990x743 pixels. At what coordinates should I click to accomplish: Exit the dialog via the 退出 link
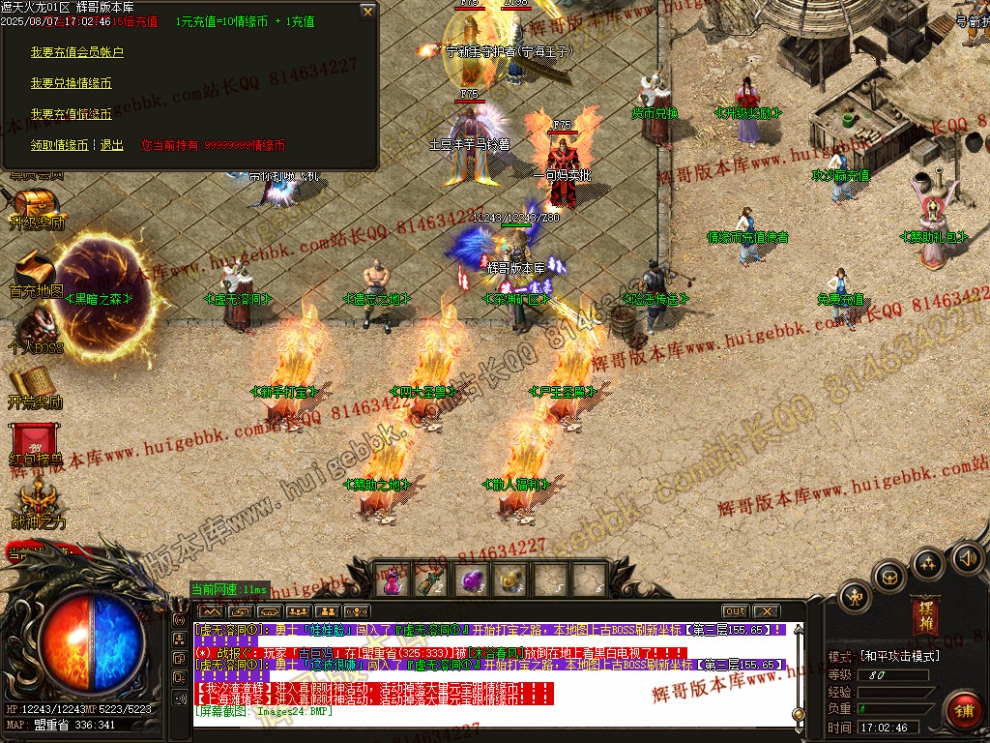(x=112, y=145)
